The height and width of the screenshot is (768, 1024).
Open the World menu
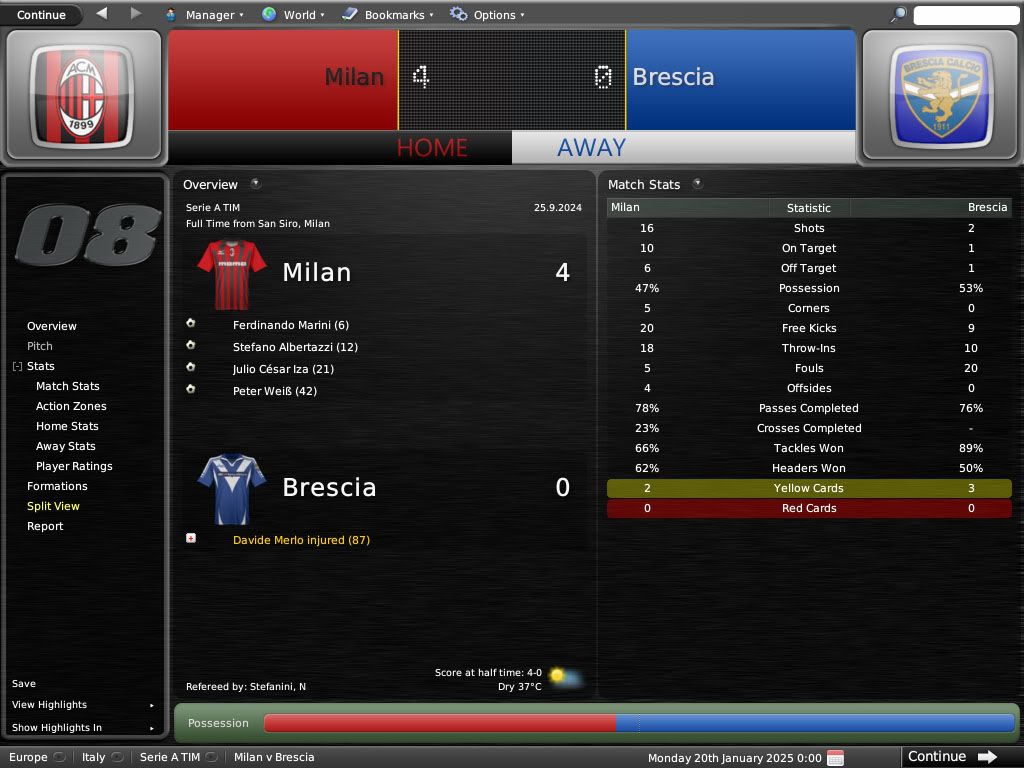point(293,15)
